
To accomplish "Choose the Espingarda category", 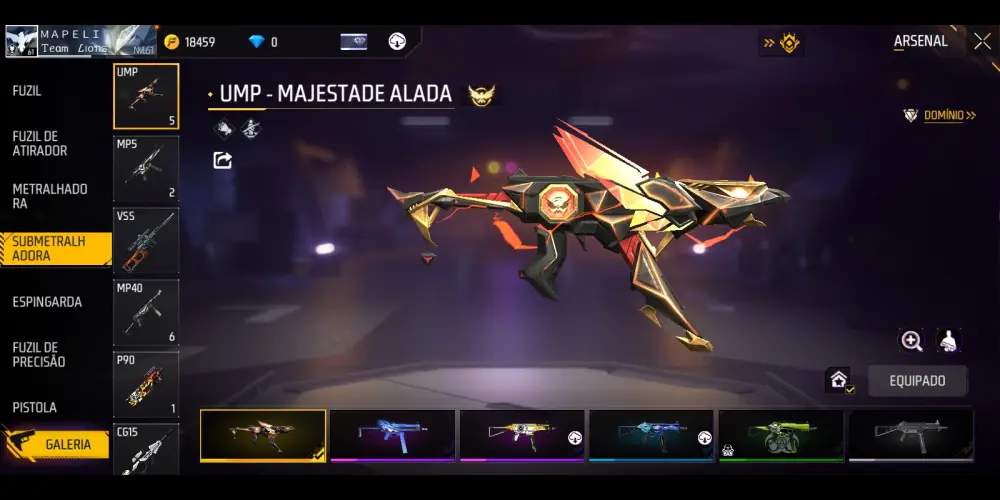I will [47, 302].
